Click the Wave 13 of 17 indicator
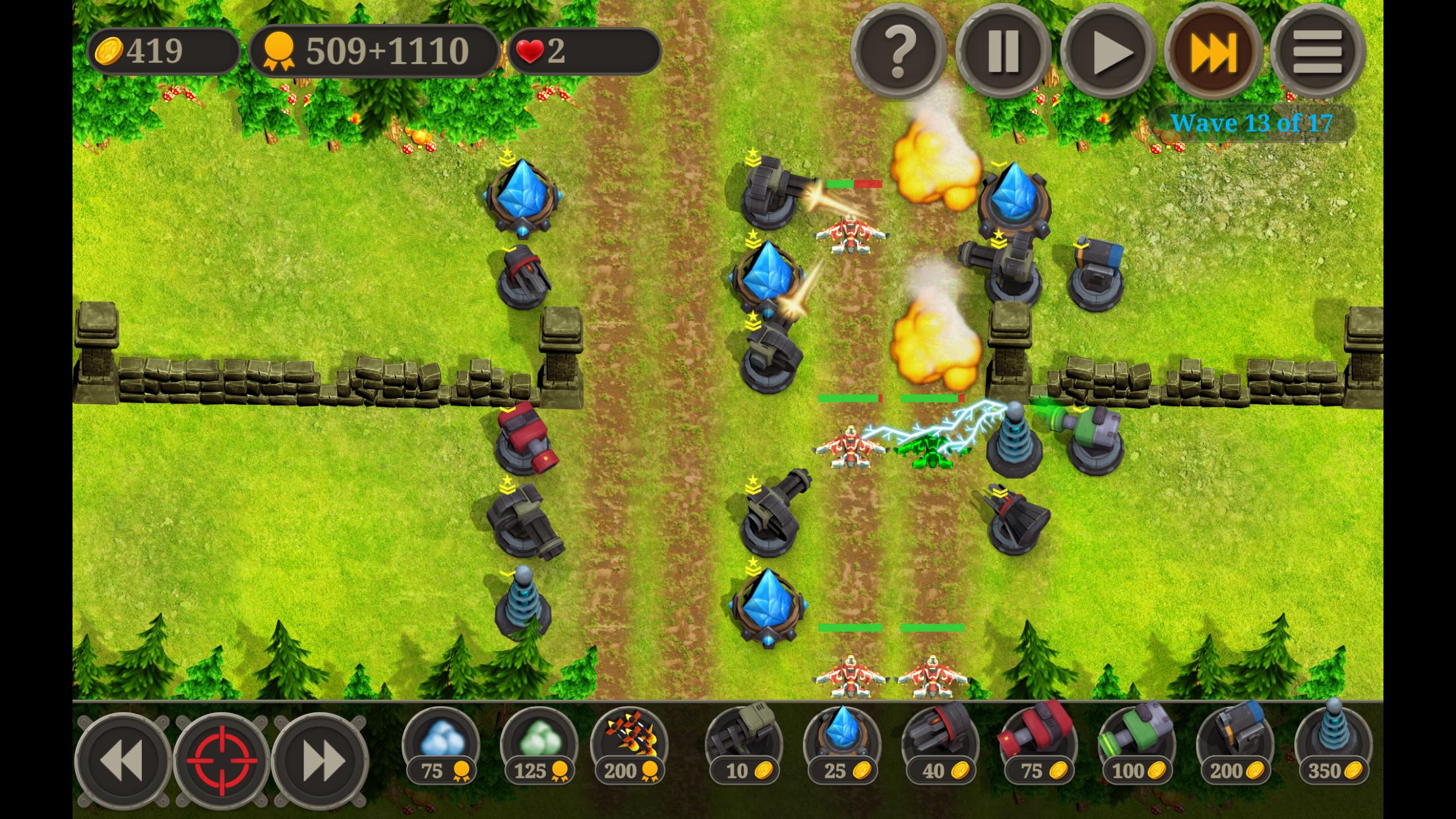This screenshot has height=819, width=1456. point(1250,123)
